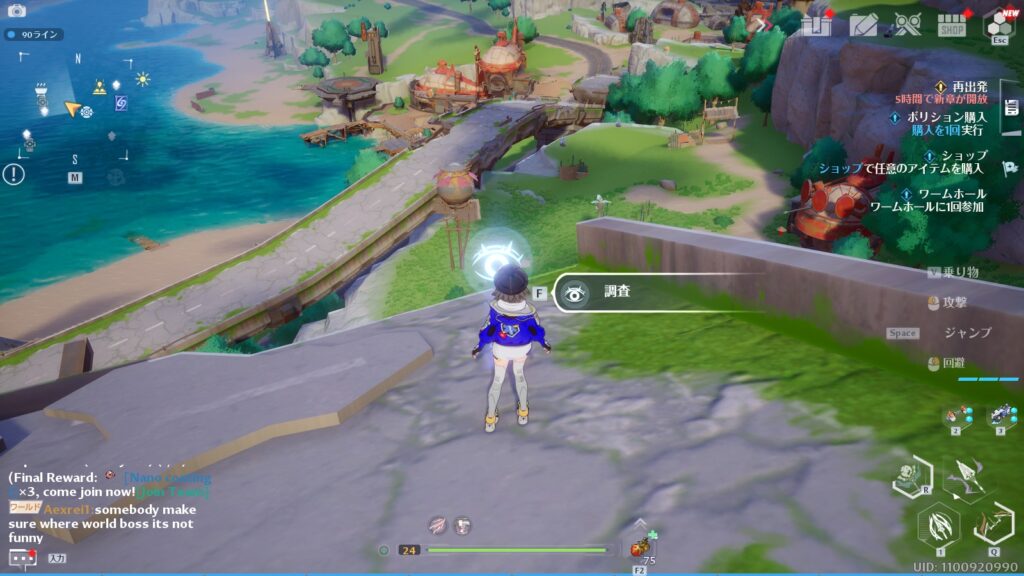Open the pencil and note icon
This screenshot has height=576, width=1024.
click(862, 24)
